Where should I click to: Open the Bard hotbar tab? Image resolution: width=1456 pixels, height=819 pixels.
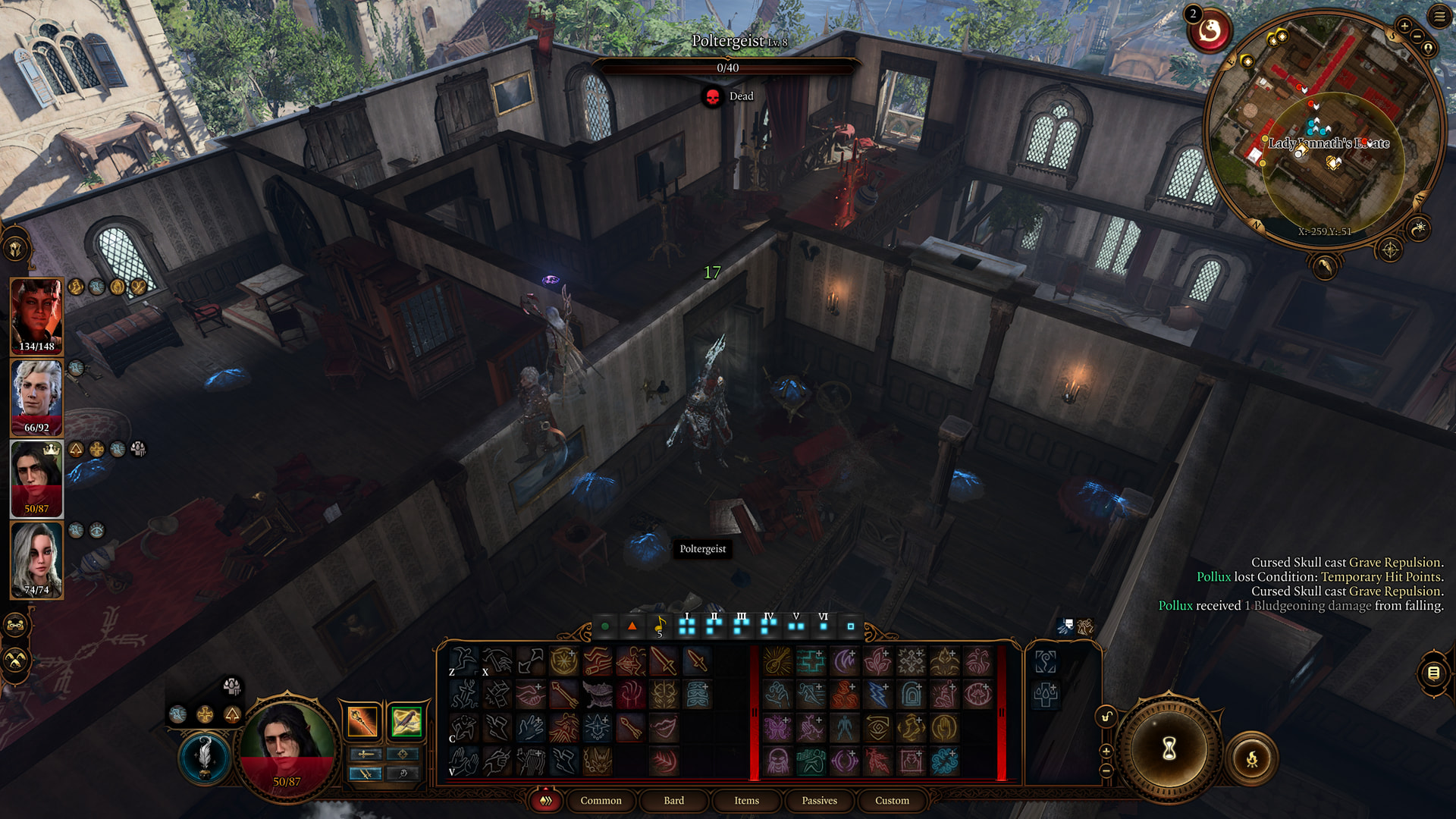[x=673, y=800]
